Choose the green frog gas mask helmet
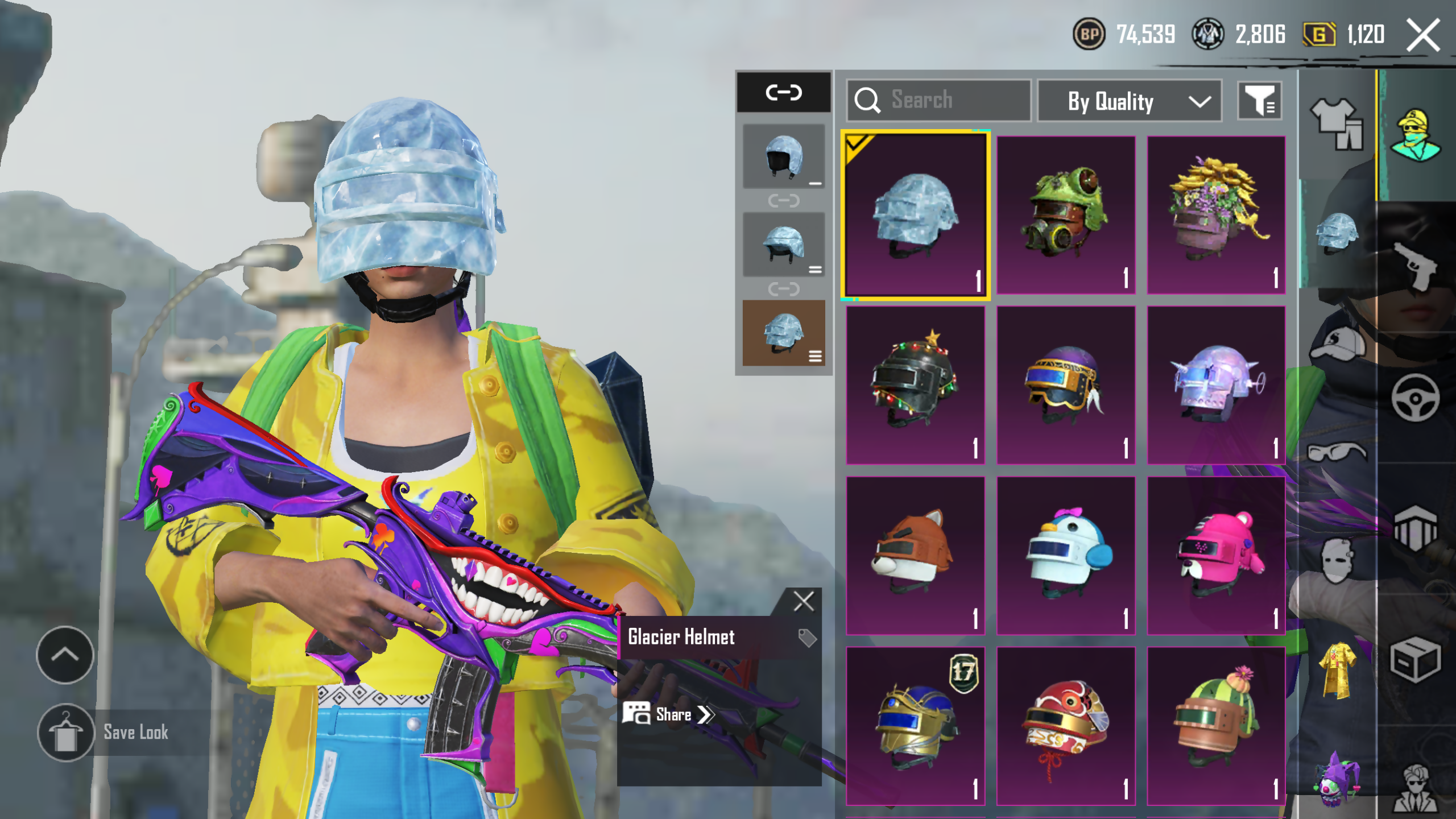The image size is (1456, 819). (x=1065, y=215)
